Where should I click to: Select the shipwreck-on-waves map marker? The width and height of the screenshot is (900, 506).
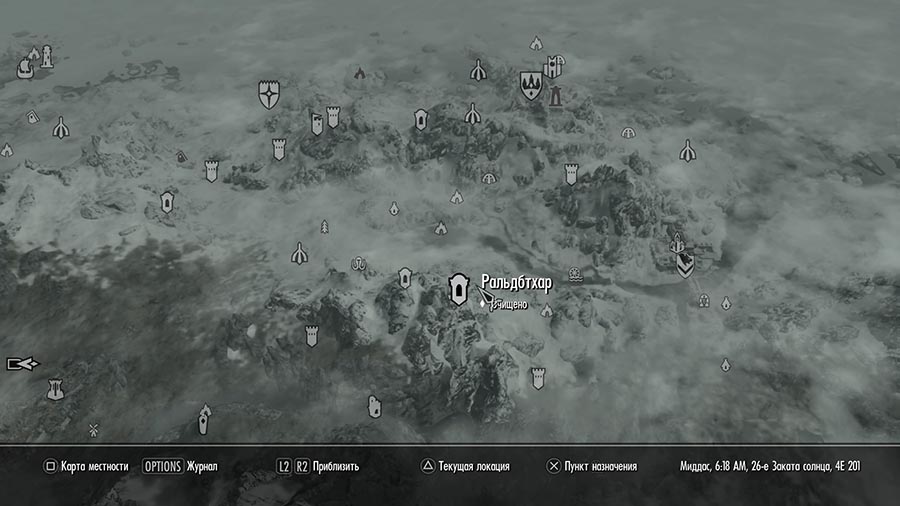575,274
